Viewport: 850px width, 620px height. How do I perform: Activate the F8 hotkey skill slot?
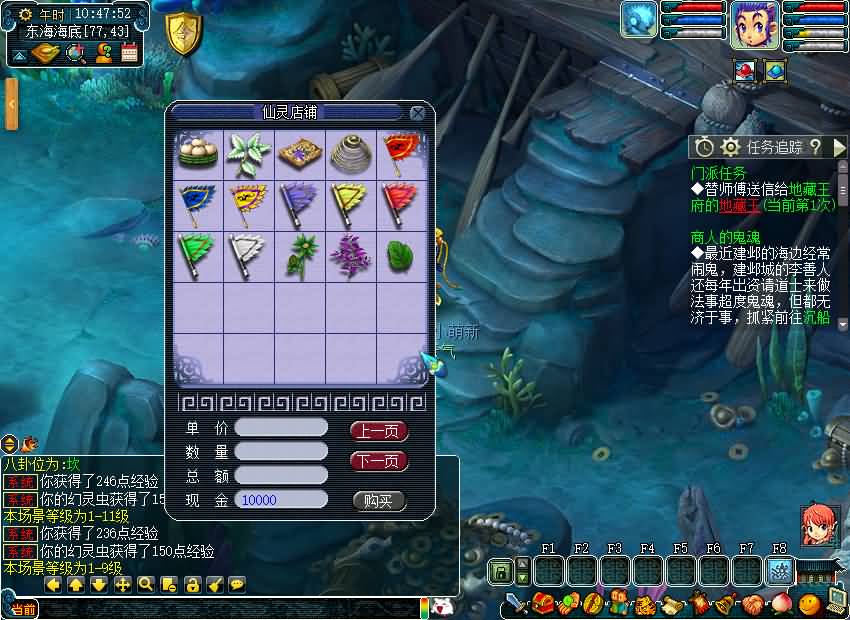(780, 570)
